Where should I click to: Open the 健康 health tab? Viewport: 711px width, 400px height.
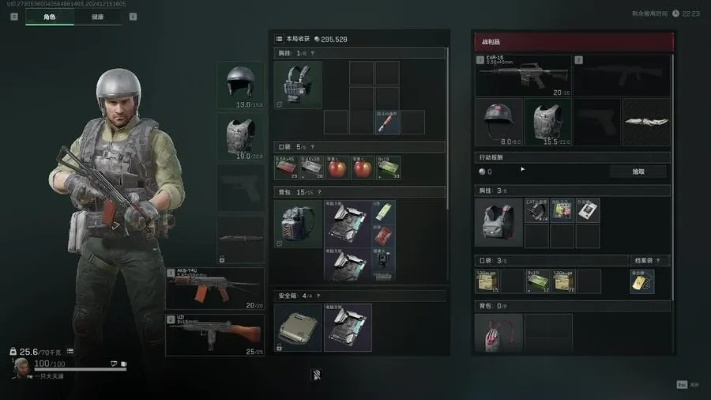(x=97, y=16)
